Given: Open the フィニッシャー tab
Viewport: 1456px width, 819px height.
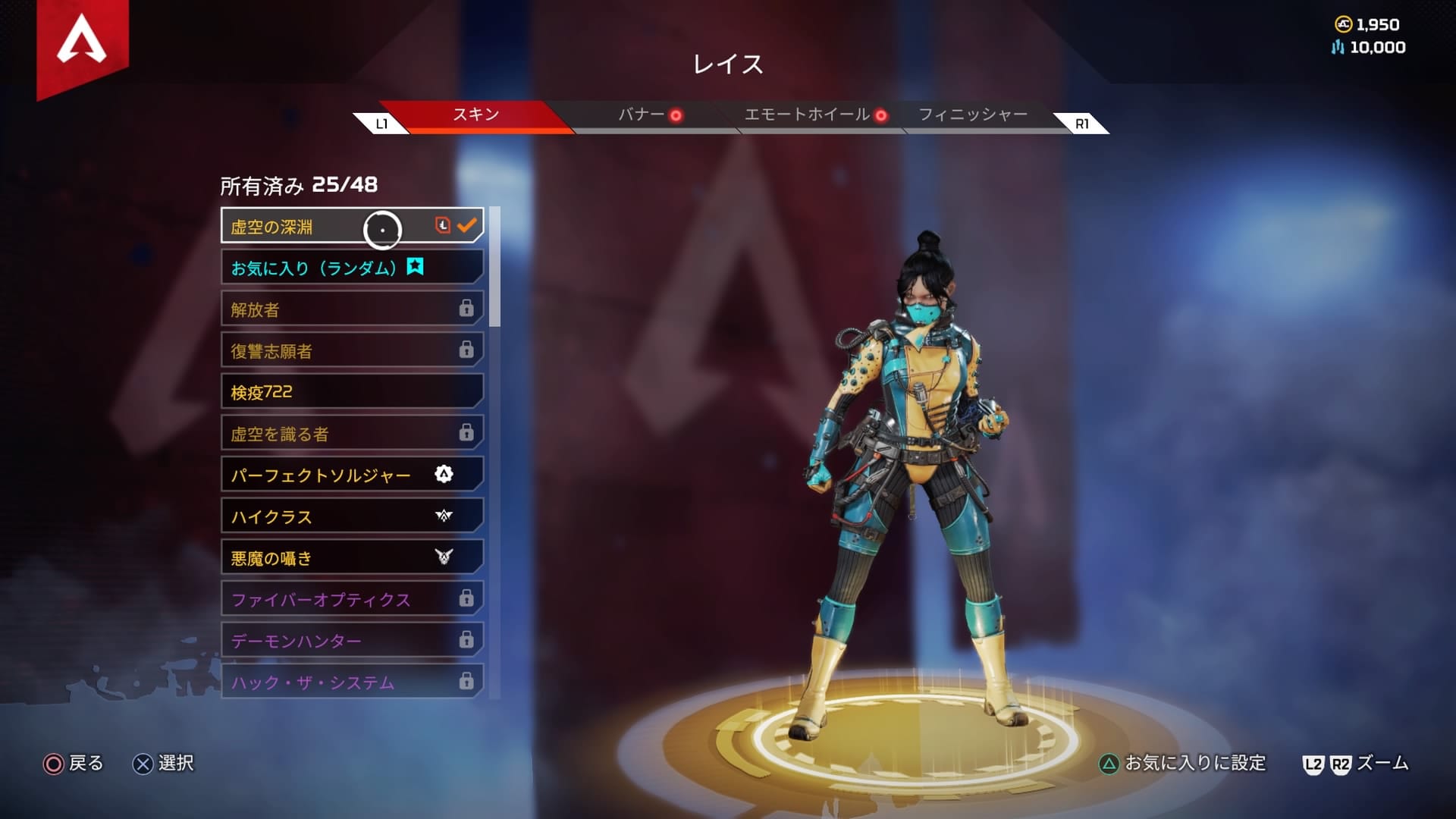Looking at the screenshot, I should coord(973,115).
